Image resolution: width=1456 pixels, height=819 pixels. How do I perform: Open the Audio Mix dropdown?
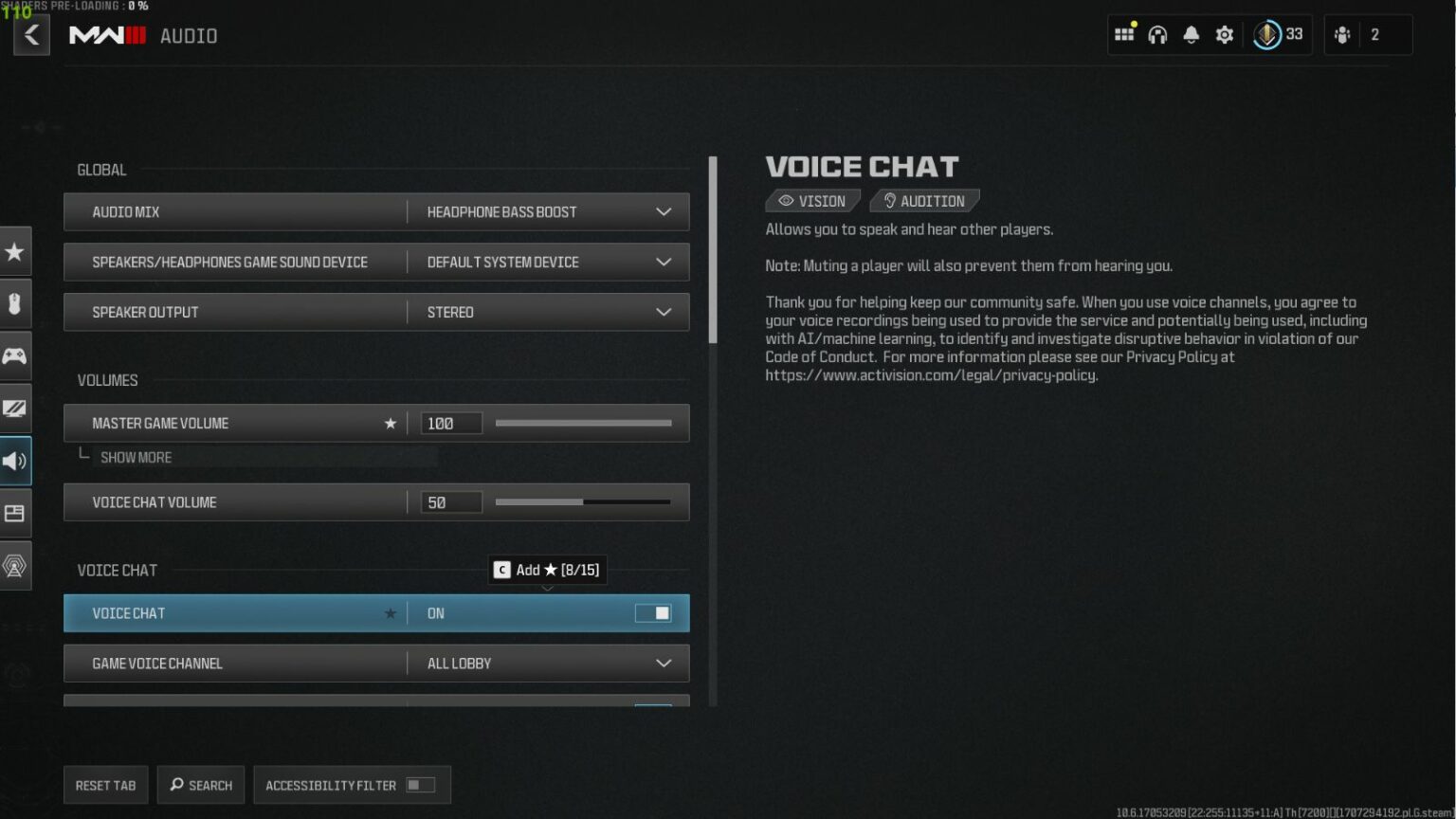tap(664, 211)
